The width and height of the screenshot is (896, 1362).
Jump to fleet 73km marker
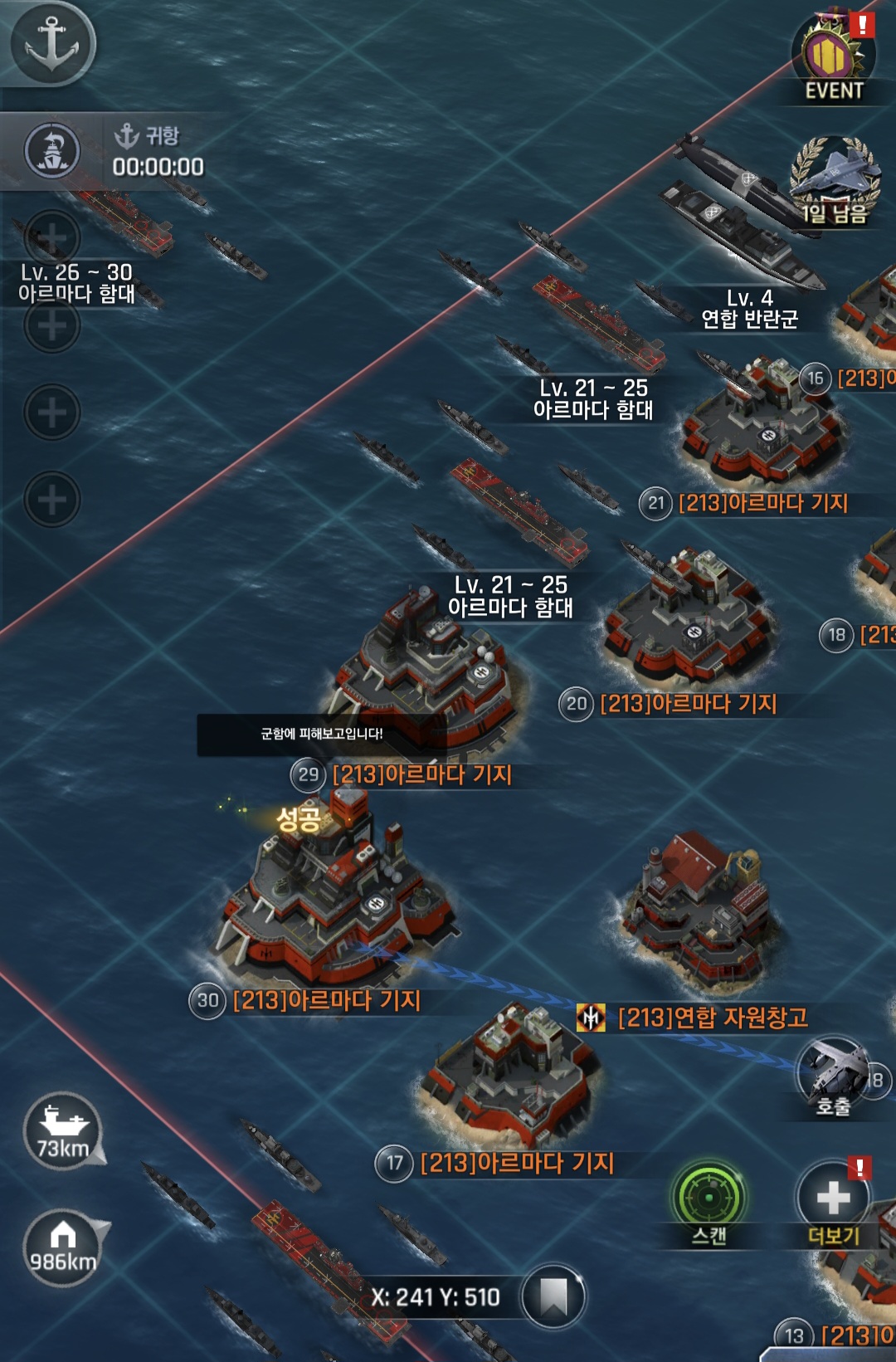(x=63, y=1131)
